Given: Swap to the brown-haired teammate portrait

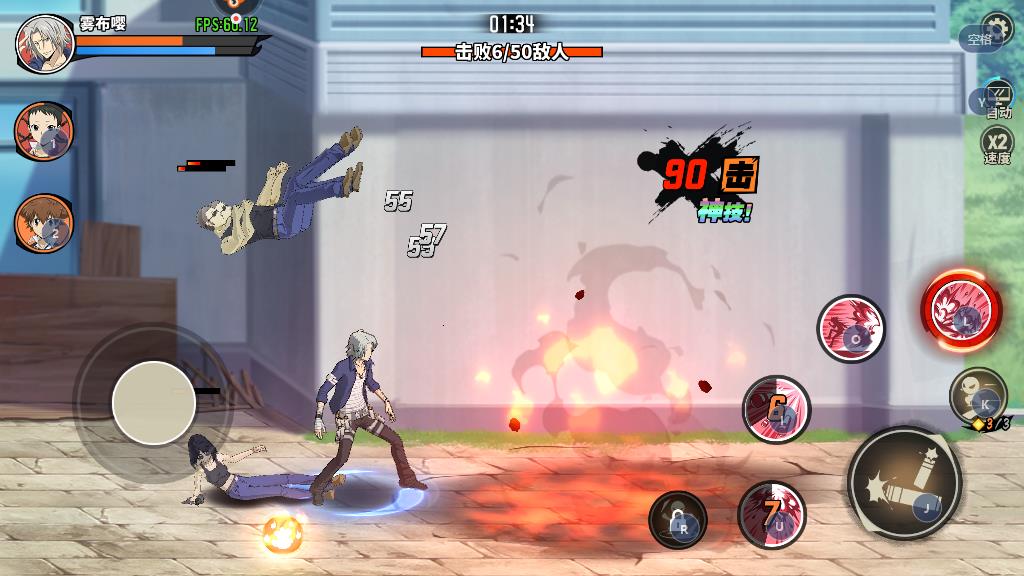Looking at the screenshot, I should 43,222.
